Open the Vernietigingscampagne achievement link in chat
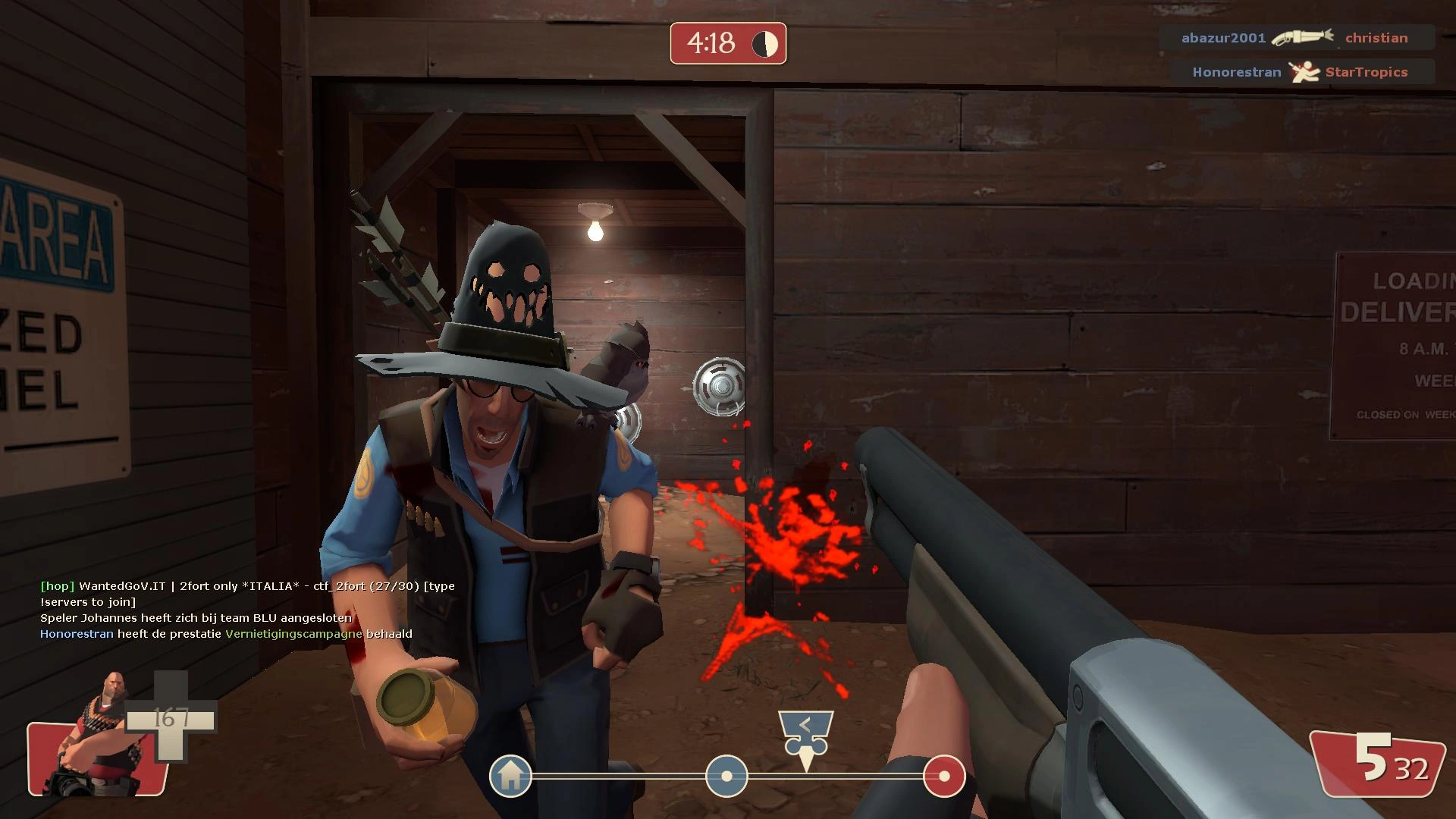 tap(293, 634)
